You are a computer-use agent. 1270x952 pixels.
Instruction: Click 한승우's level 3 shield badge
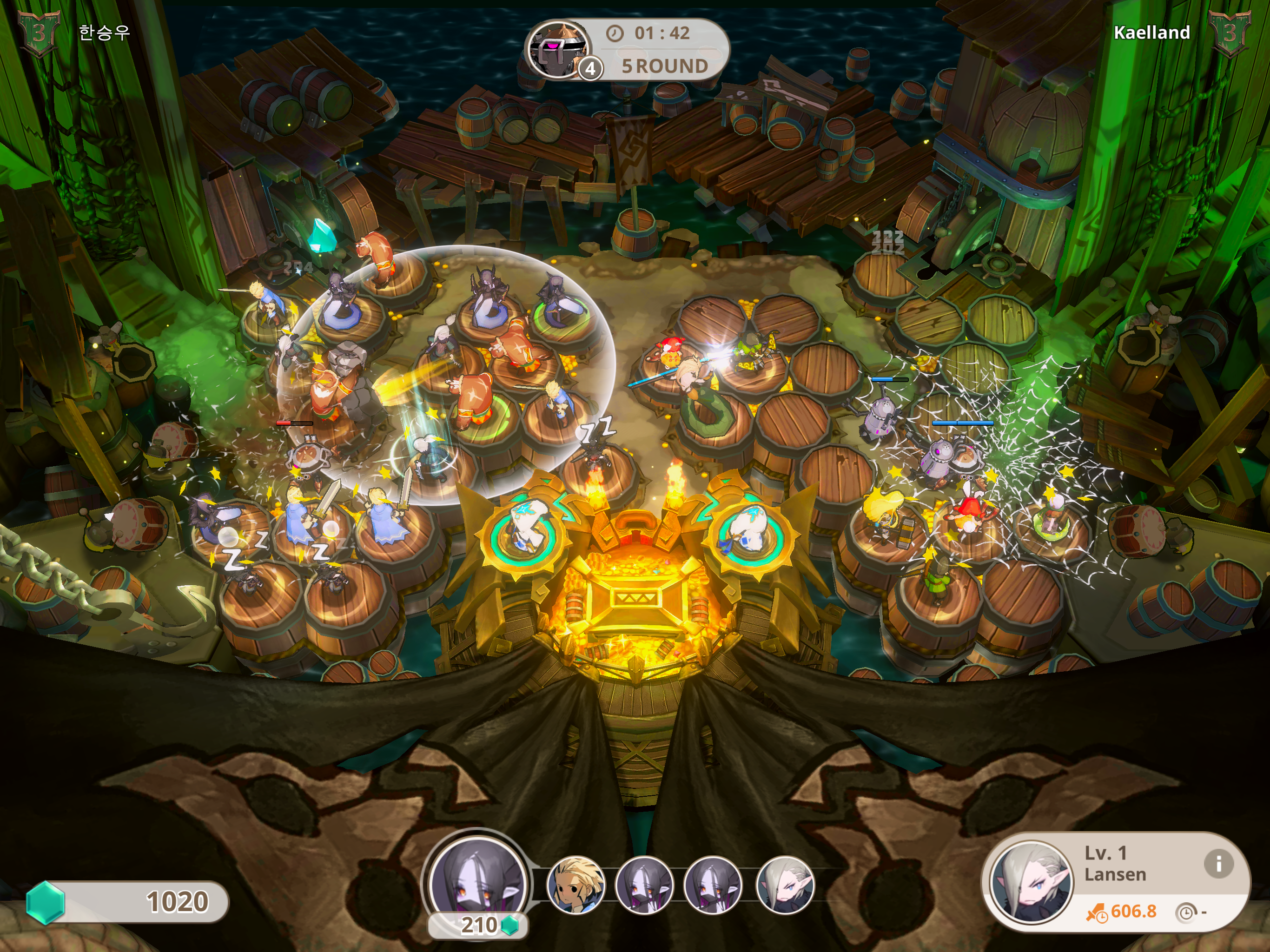[x=39, y=33]
